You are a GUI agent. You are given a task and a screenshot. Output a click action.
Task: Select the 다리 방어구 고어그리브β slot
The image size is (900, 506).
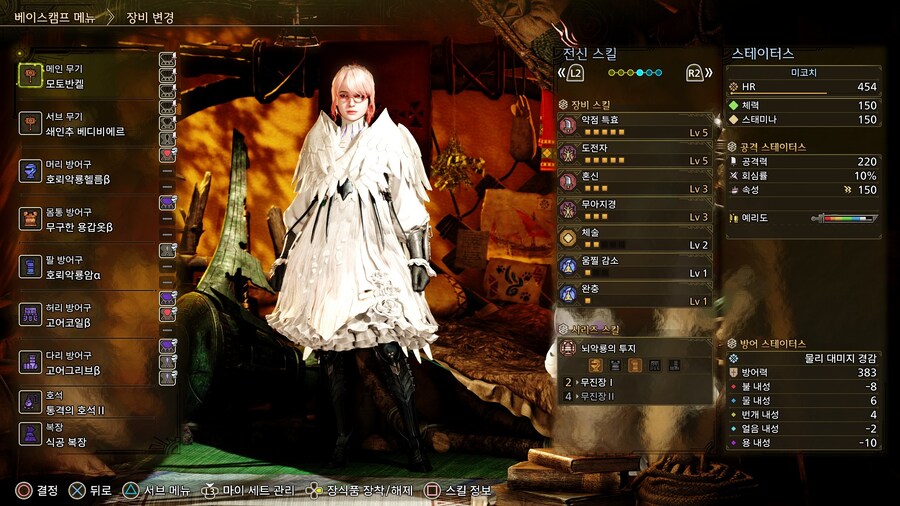tap(85, 362)
